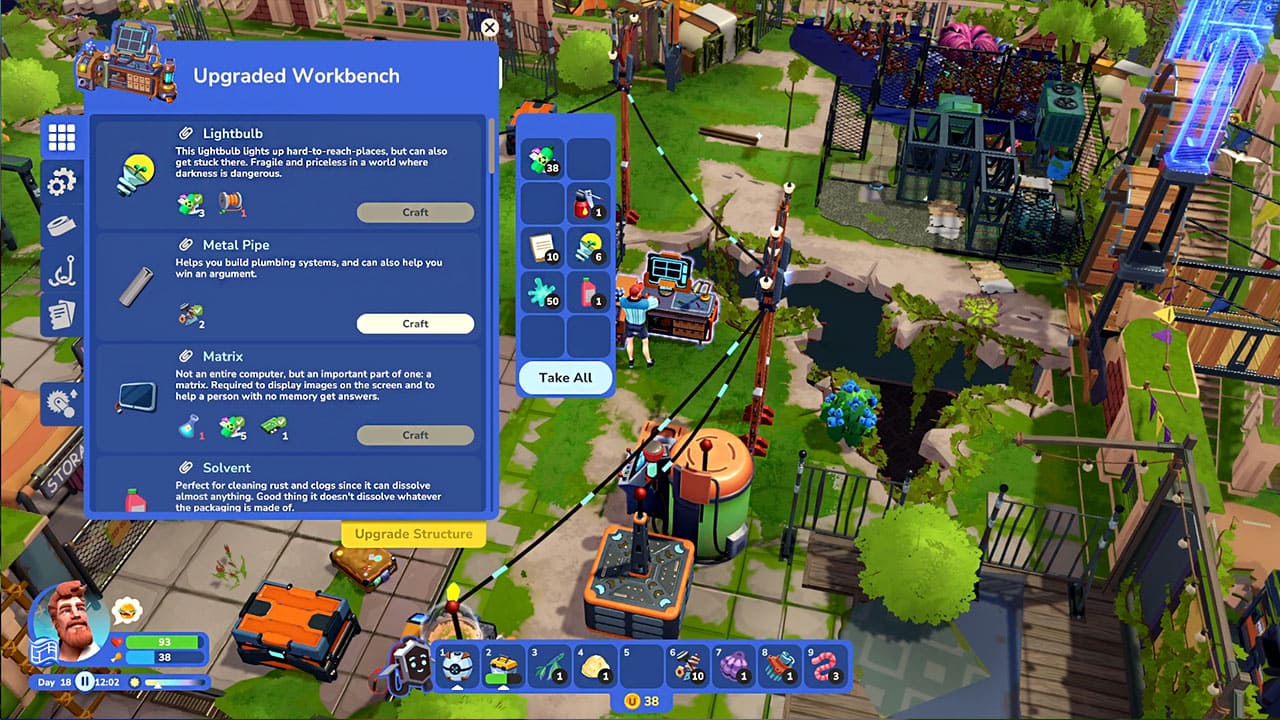
Task: Take the stack of 10 paper sheets
Action: [543, 248]
